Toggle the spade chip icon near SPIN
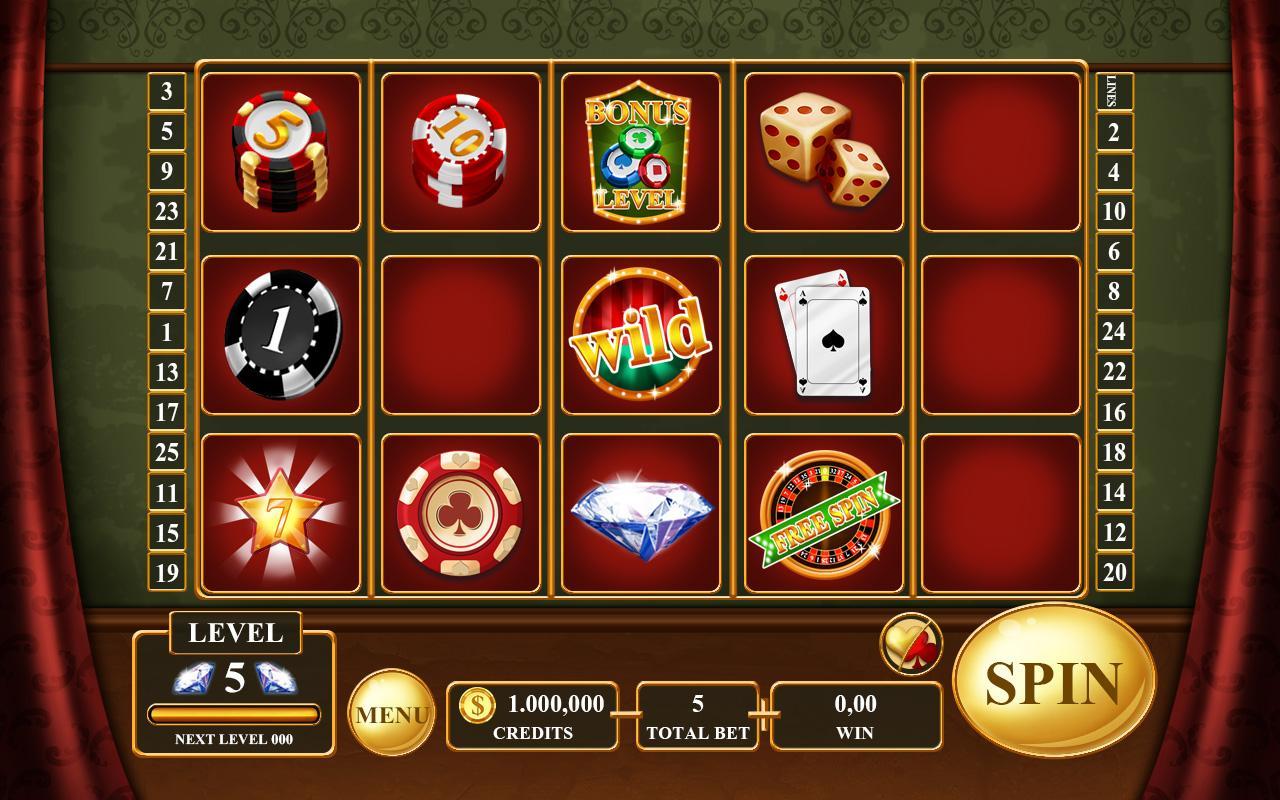The height and width of the screenshot is (800, 1280). [913, 644]
